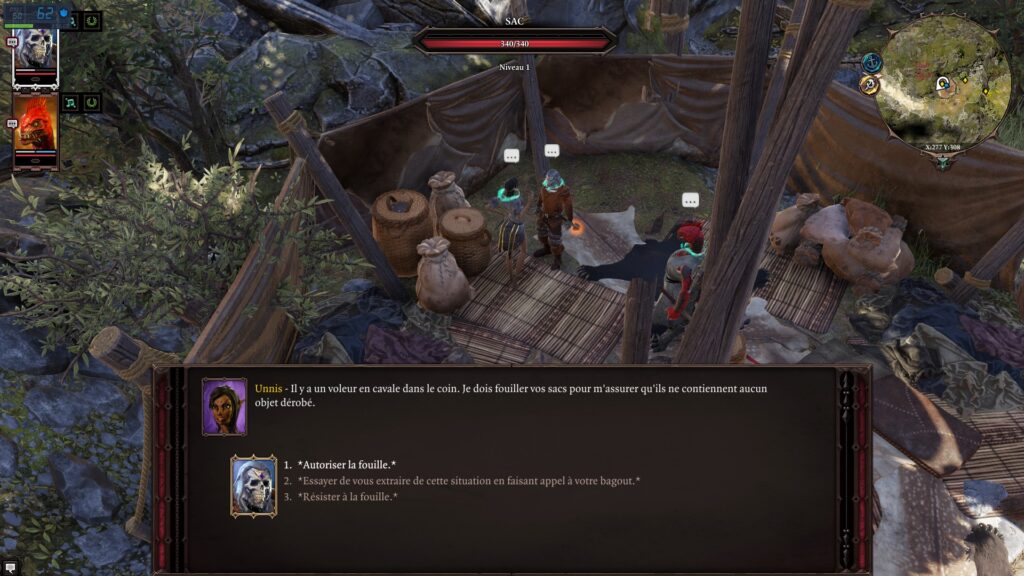Click the blue anchor icon beside minimap
1024x576 pixels.
click(871, 63)
